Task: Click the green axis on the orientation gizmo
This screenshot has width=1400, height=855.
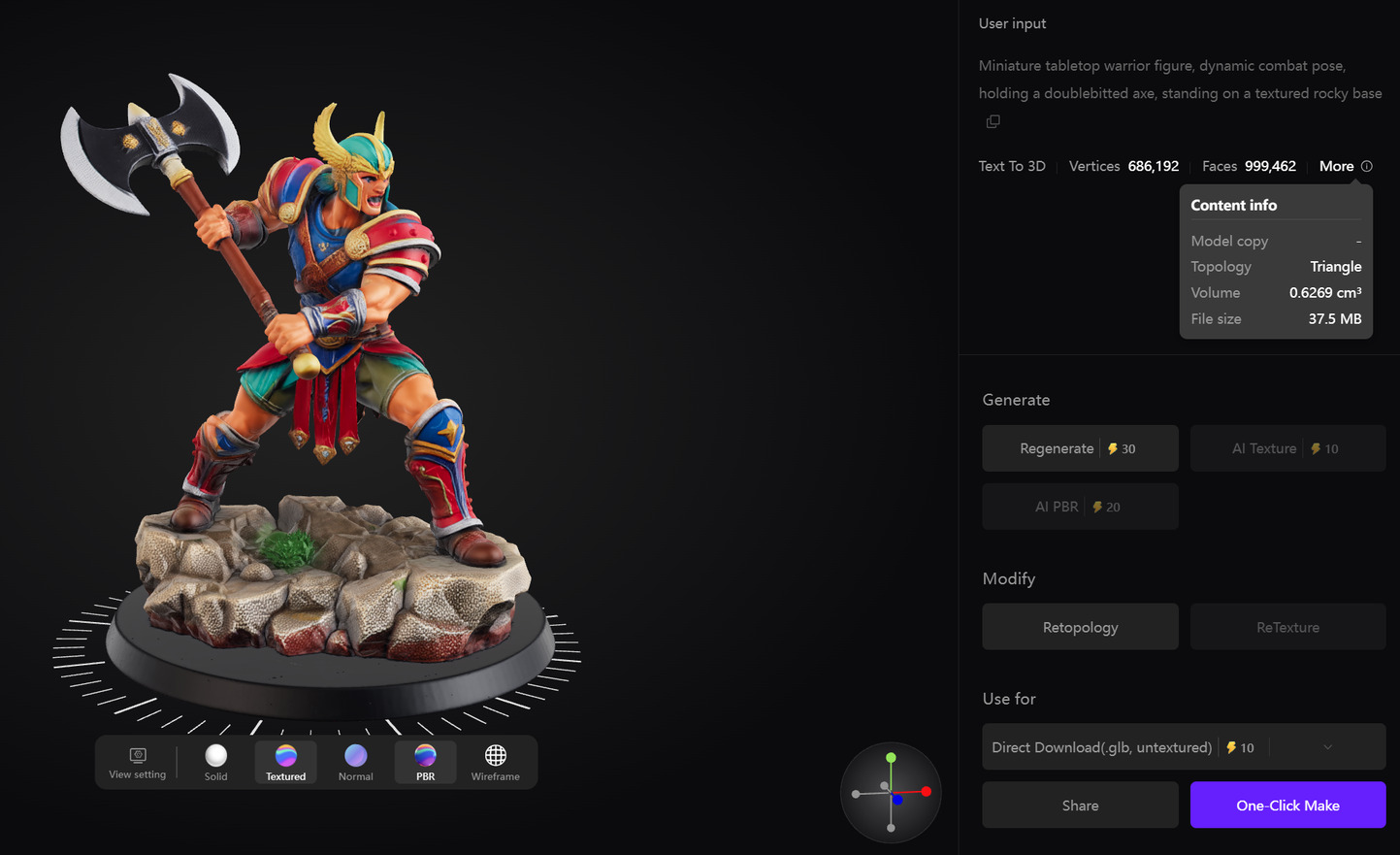Action: [x=892, y=757]
